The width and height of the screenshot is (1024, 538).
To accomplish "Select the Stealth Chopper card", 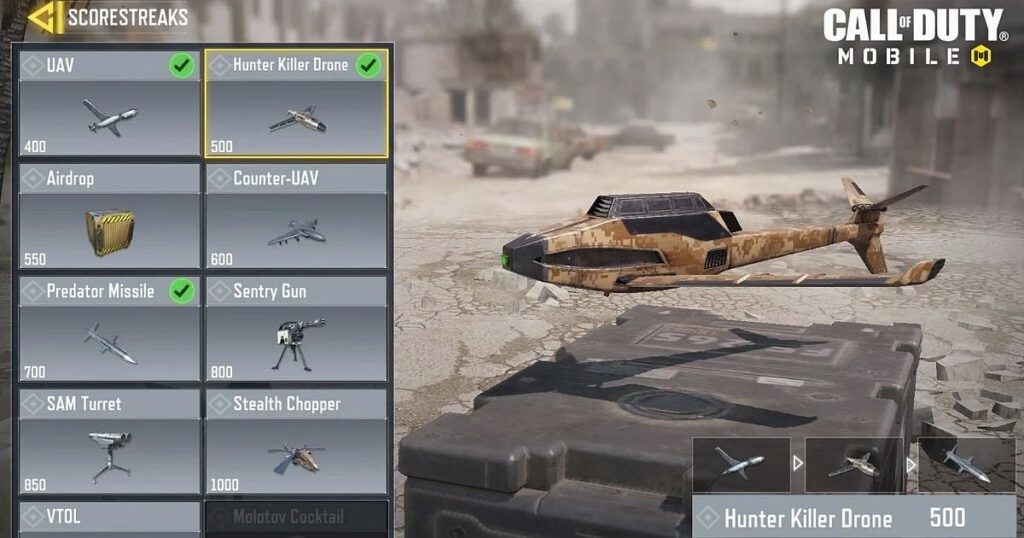I will point(296,442).
